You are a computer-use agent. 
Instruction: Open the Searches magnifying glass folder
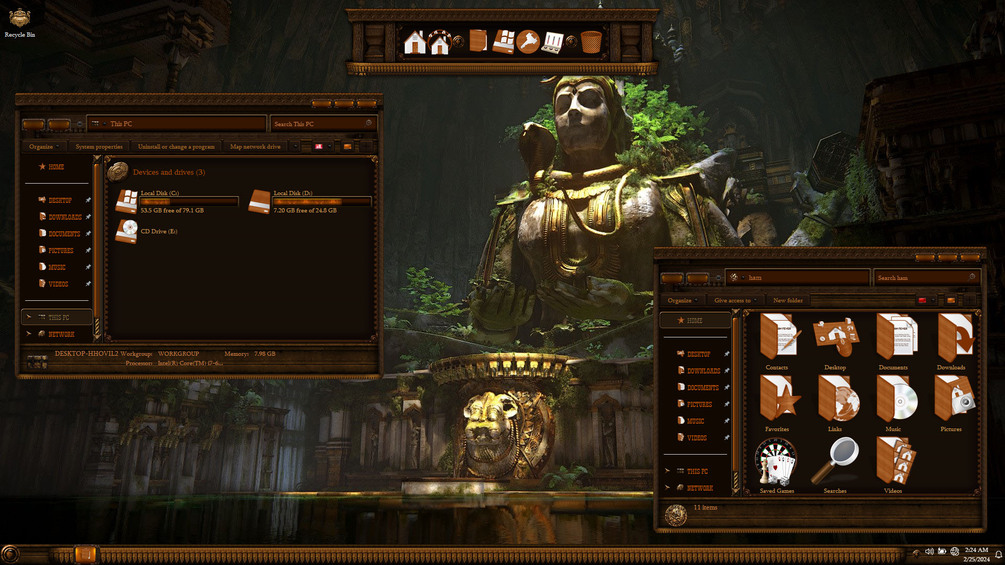(835, 463)
